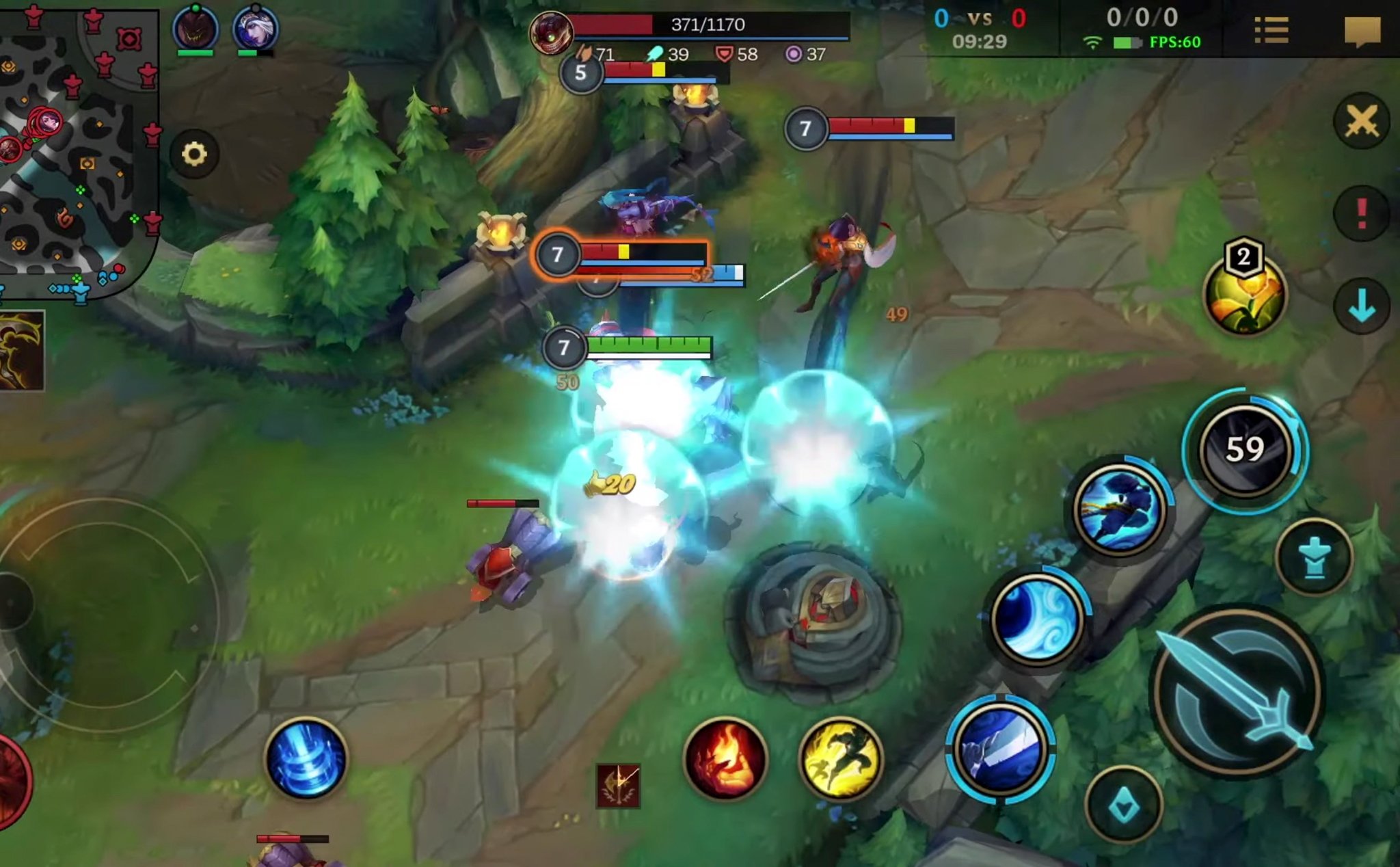Open settings via the gear icon
This screenshot has height=867, width=1400.
pos(194,154)
